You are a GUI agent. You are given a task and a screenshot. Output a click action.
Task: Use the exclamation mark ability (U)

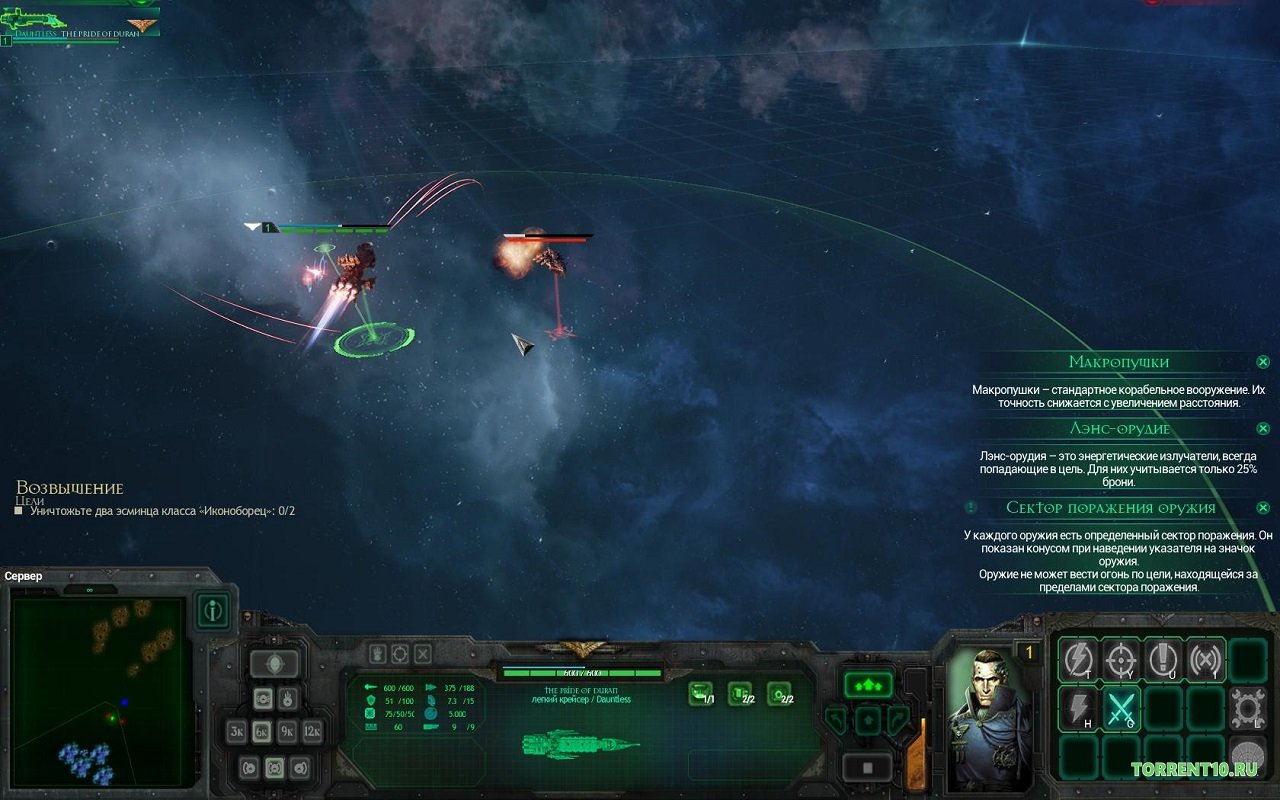click(1163, 660)
